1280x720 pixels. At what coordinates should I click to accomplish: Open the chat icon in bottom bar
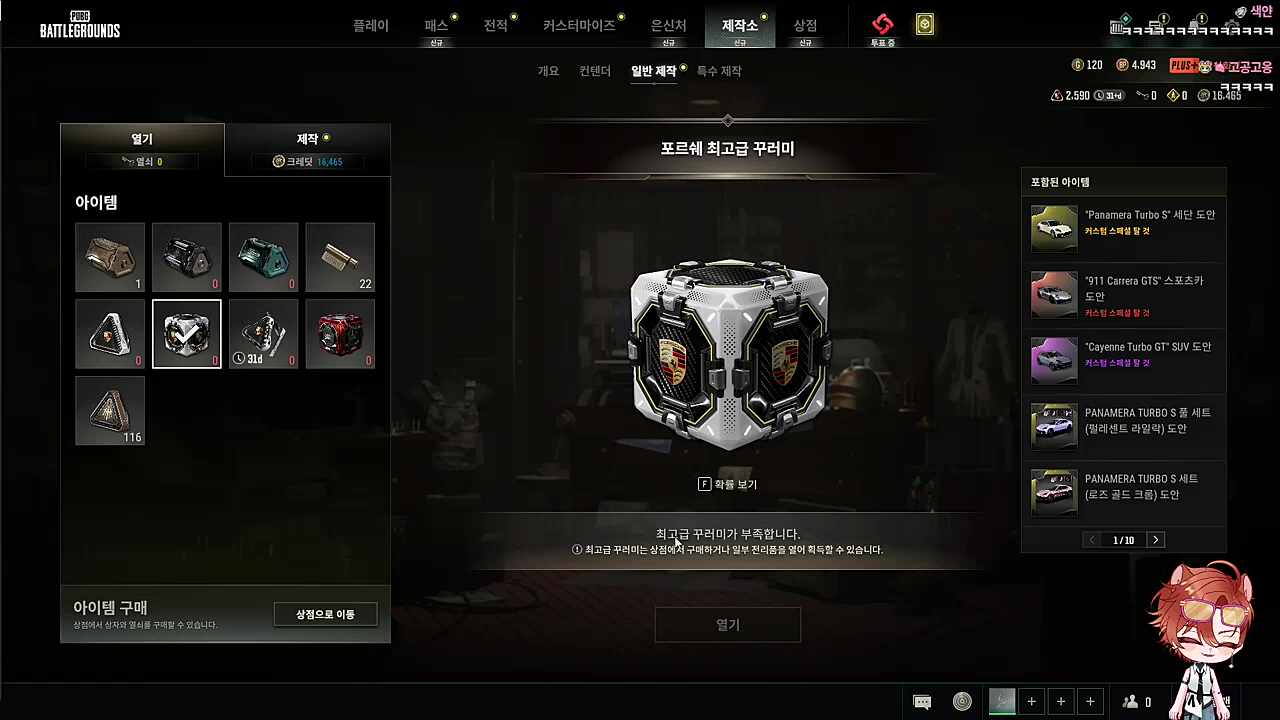click(922, 702)
